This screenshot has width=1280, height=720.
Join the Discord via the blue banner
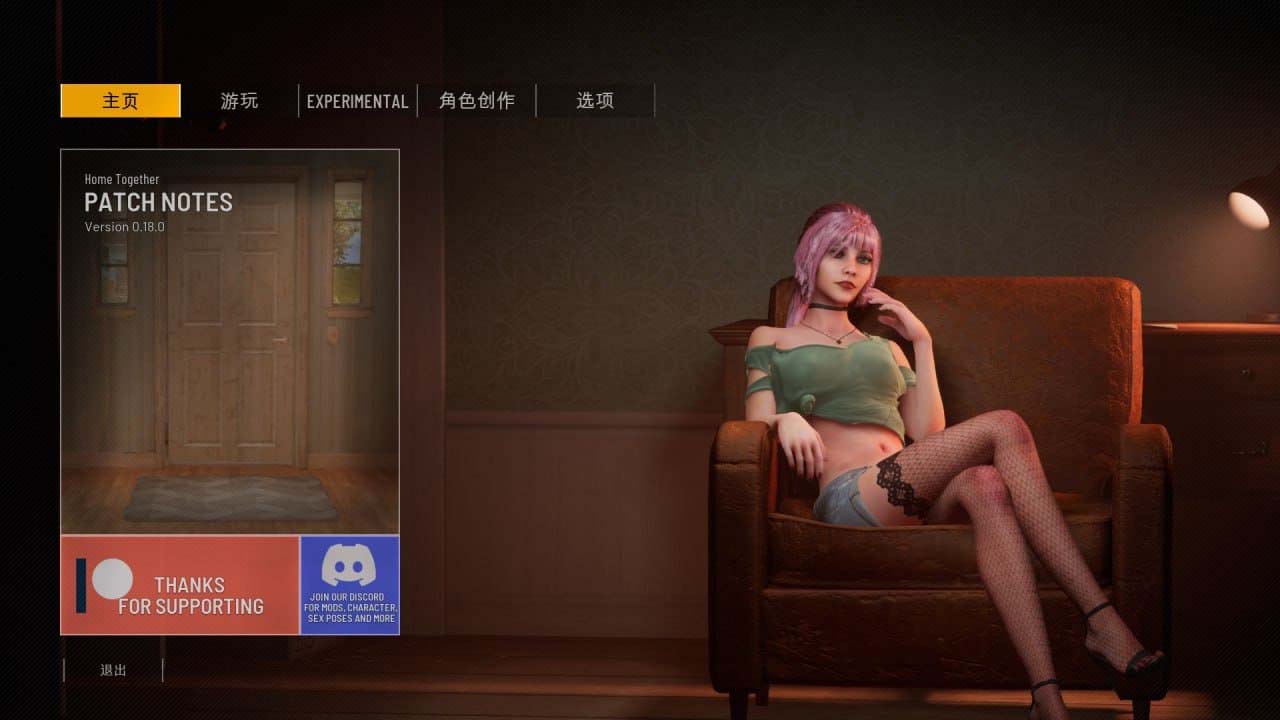click(349, 585)
